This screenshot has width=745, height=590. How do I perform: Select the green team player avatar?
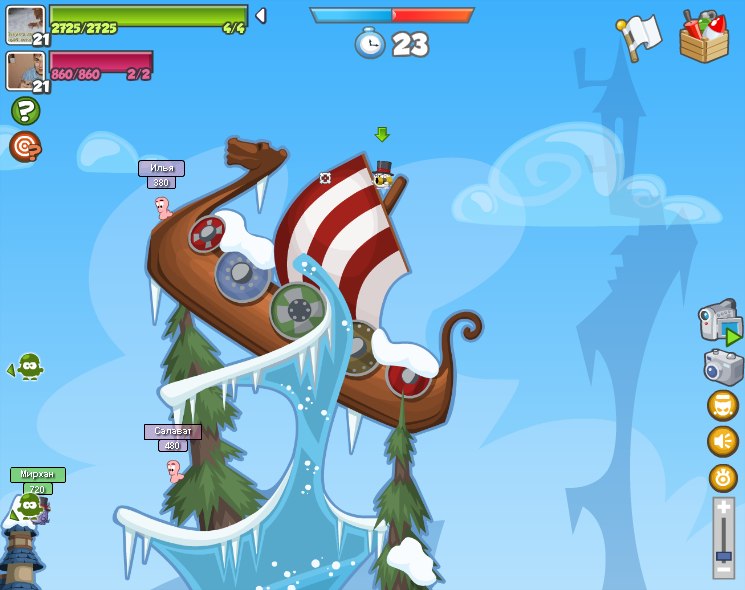(25, 22)
